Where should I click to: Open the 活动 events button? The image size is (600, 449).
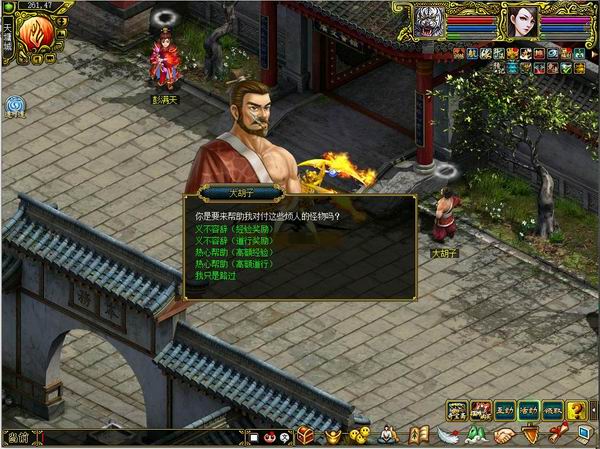(x=529, y=409)
